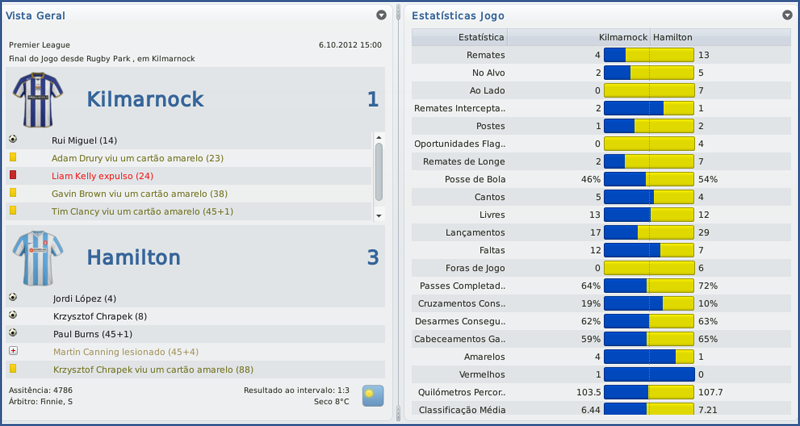The width and height of the screenshot is (800, 426).
Task: Click the sunny weather icon
Action: (372, 395)
